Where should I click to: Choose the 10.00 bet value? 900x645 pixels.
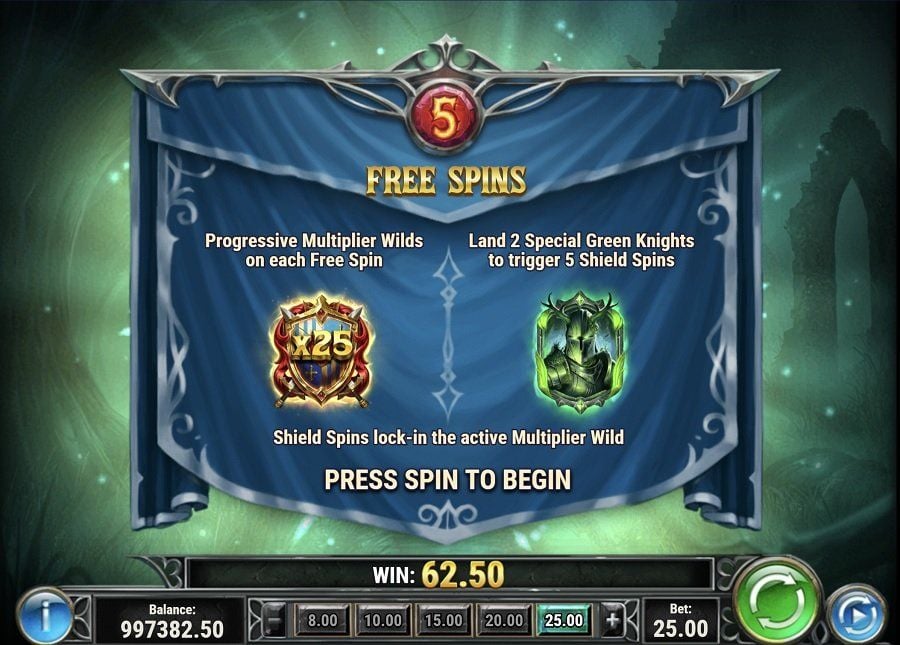(382, 621)
